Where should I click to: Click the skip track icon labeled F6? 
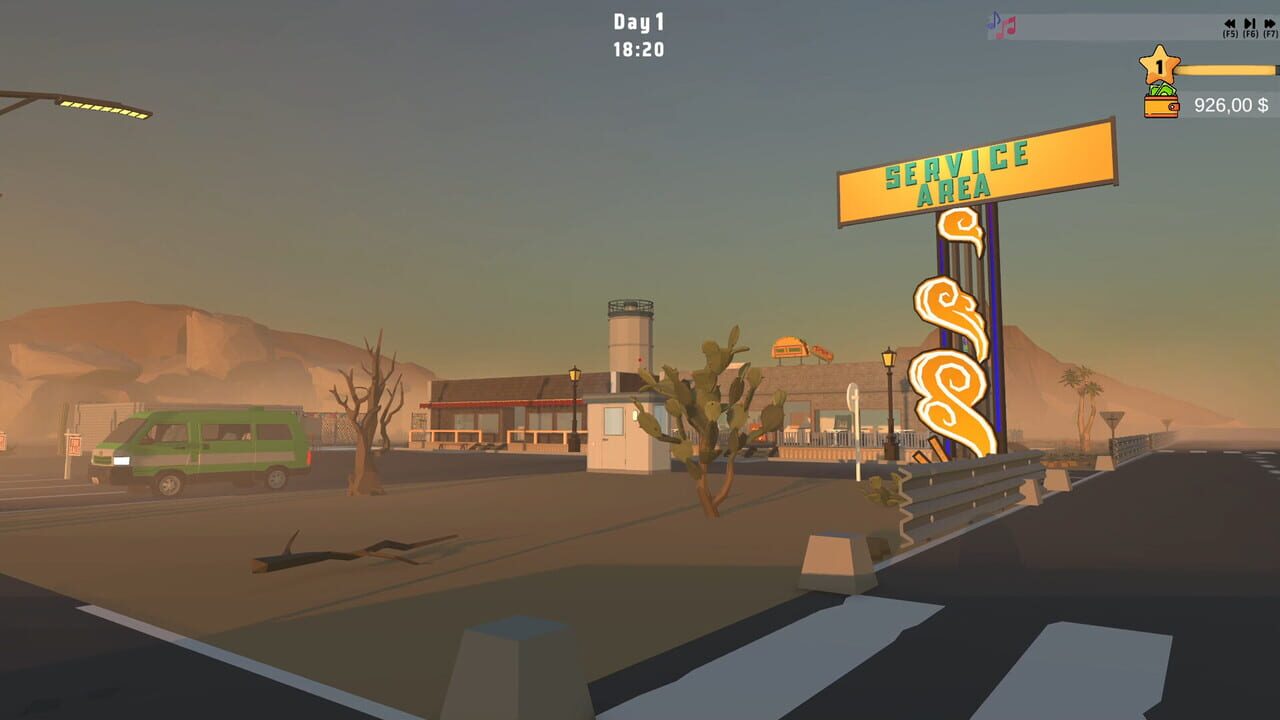pos(1250,23)
